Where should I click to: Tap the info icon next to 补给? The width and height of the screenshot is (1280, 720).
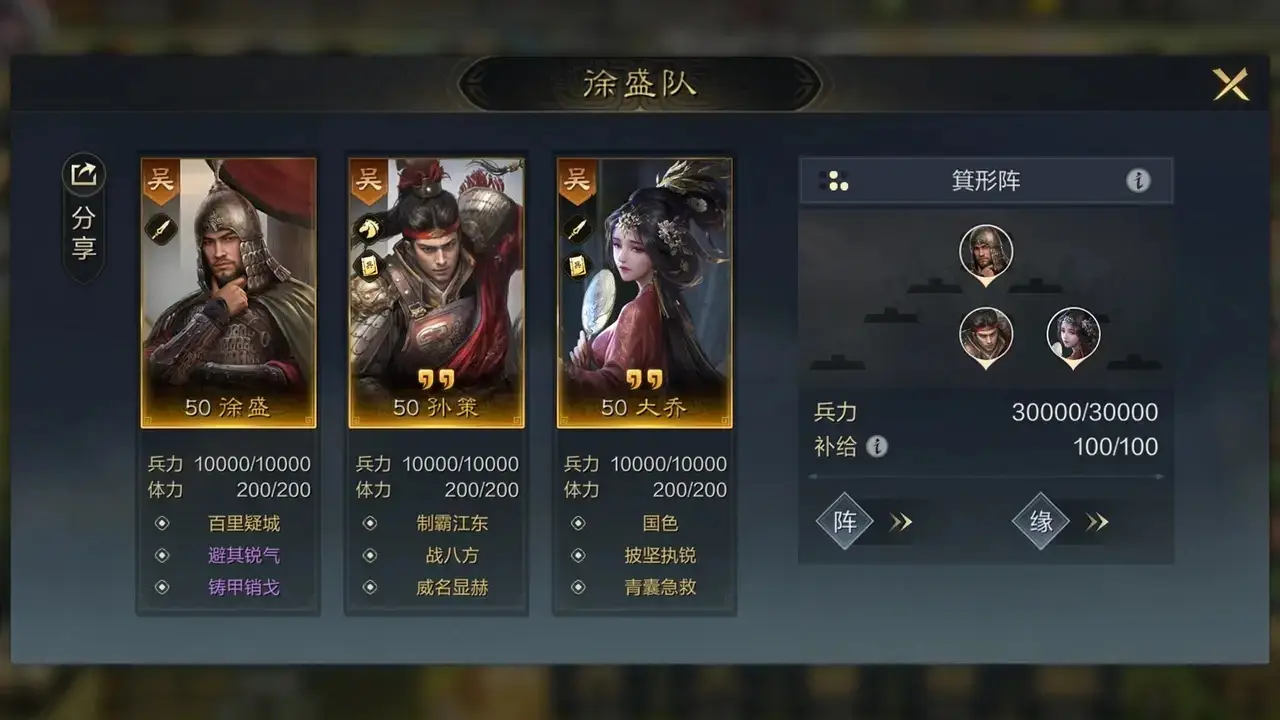tap(878, 448)
